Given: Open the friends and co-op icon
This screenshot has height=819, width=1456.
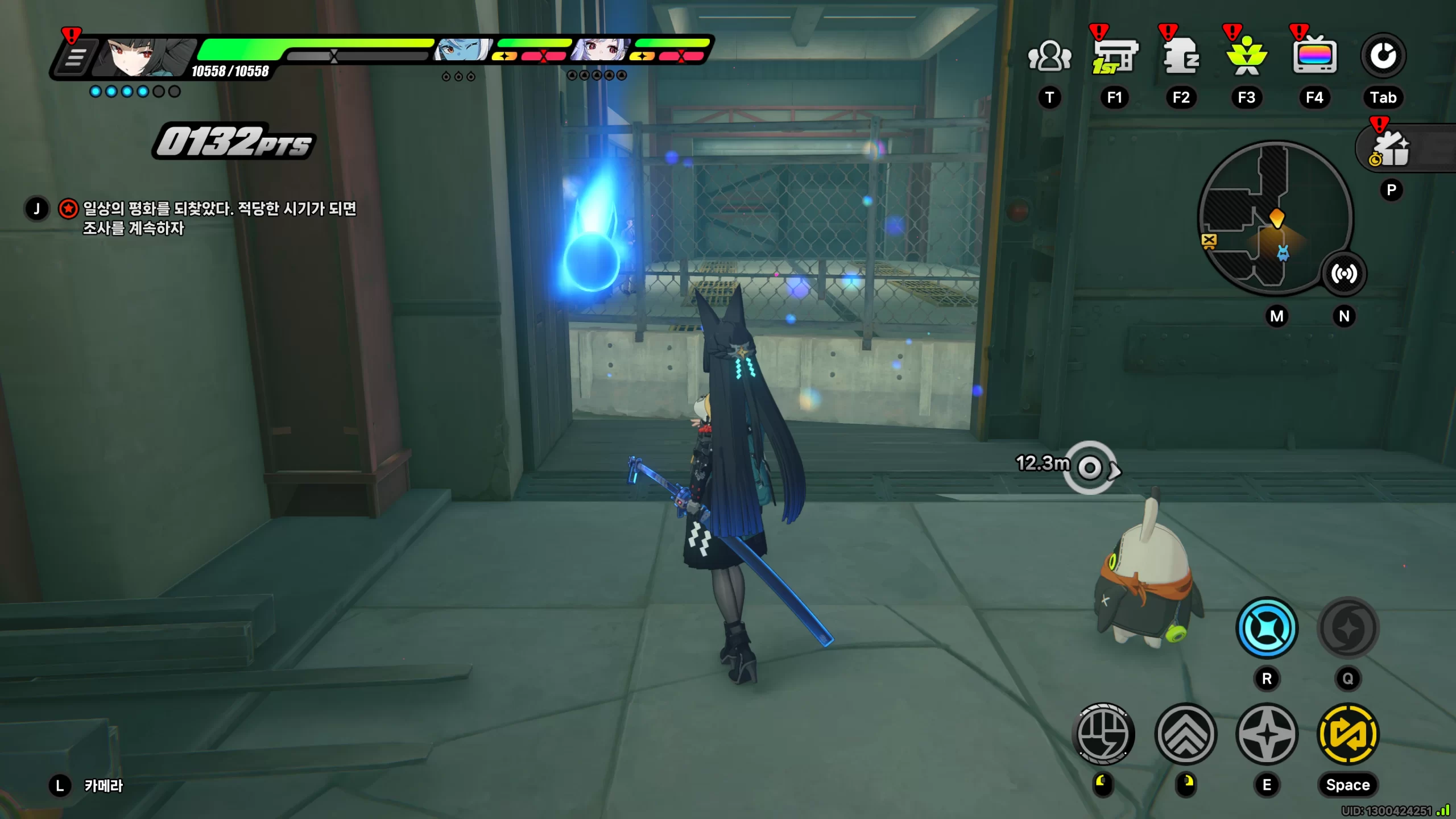Looking at the screenshot, I should pyautogui.click(x=1049, y=57).
